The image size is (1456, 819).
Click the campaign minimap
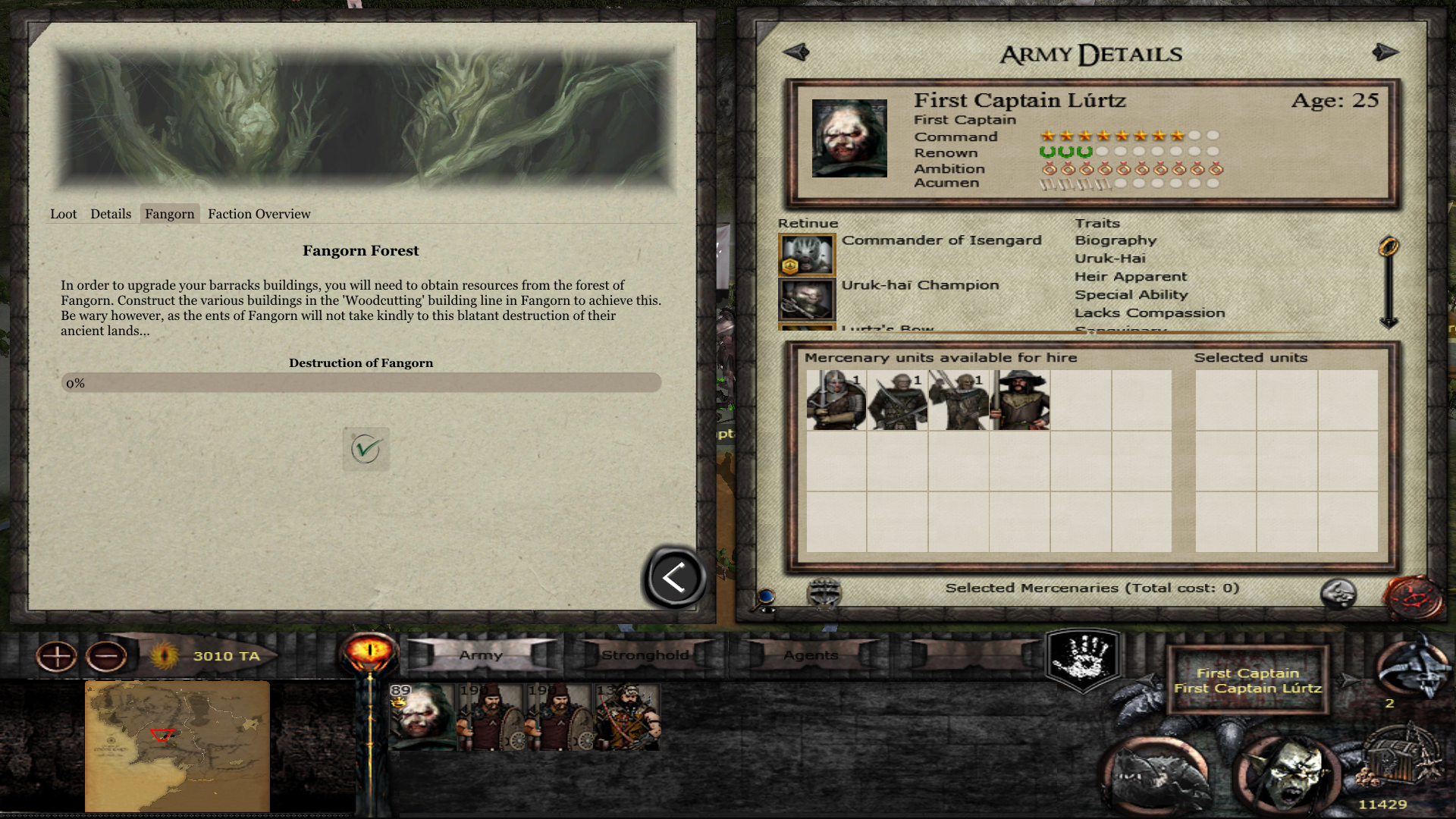177,746
